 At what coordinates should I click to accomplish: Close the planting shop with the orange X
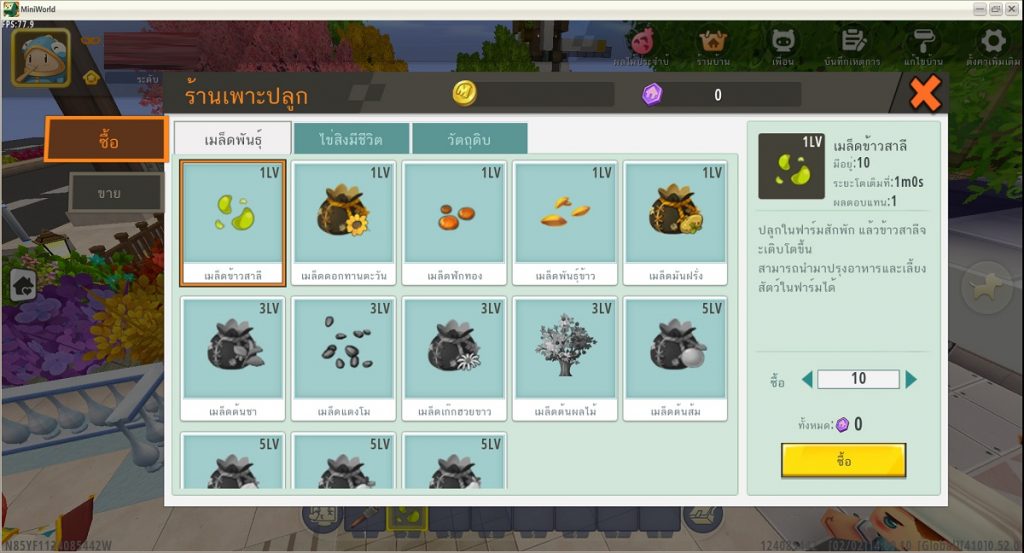click(x=925, y=94)
